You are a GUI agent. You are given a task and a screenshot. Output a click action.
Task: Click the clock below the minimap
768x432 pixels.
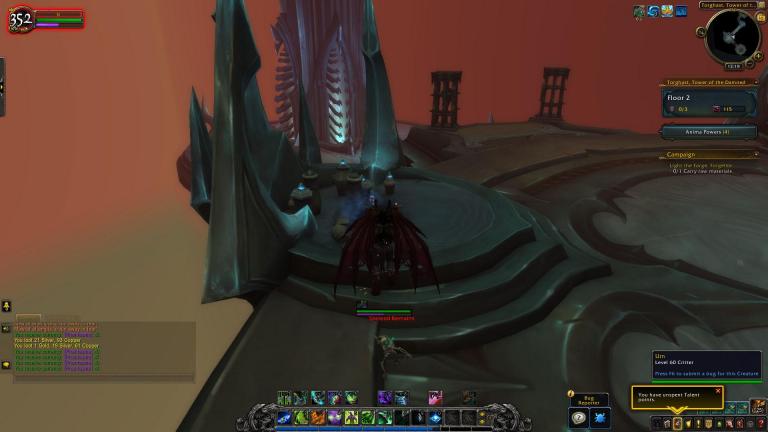pos(733,66)
